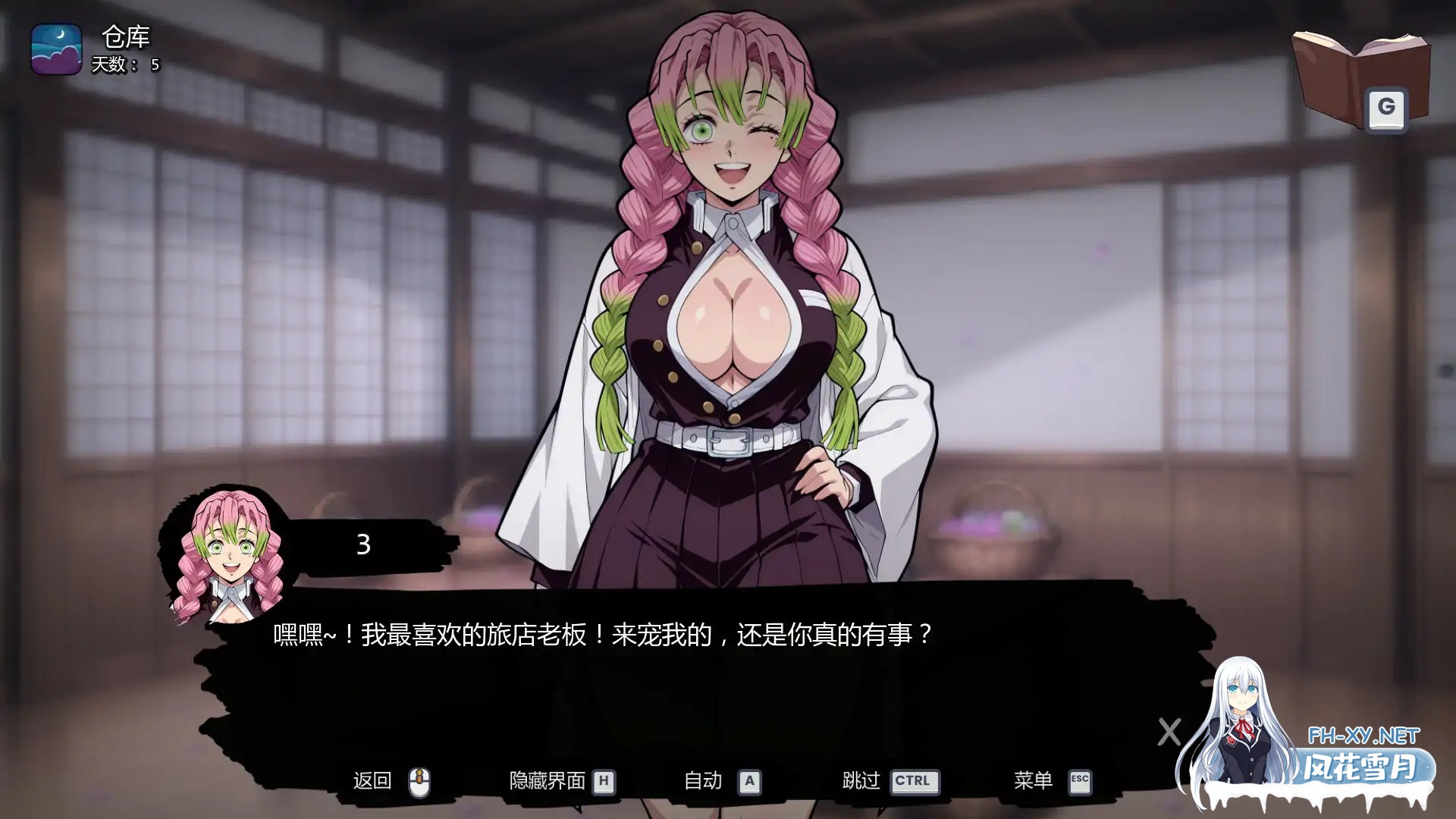Click the mouse scroll icon beside 返回
The height and width of the screenshot is (819, 1456).
click(x=421, y=780)
